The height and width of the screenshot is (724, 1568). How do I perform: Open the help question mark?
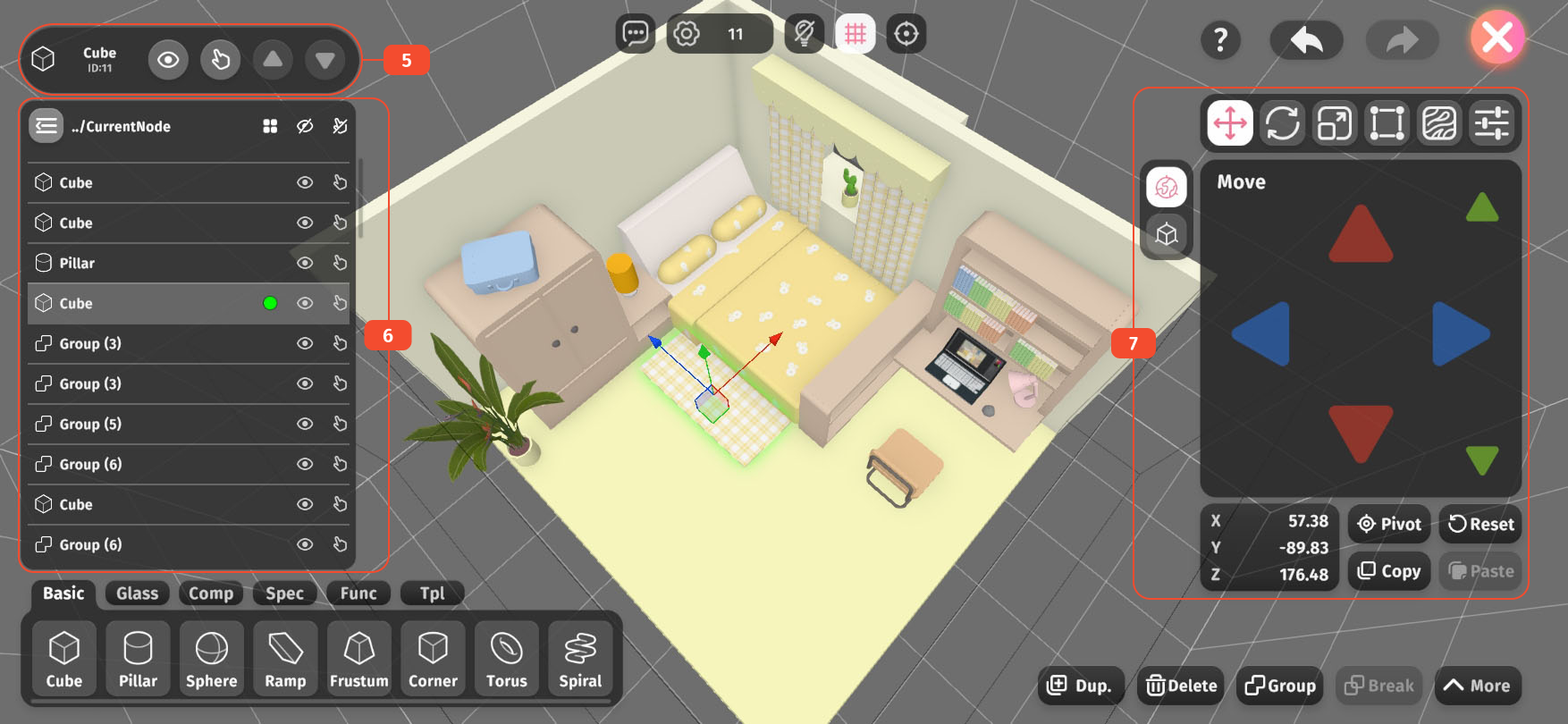pos(1220,39)
